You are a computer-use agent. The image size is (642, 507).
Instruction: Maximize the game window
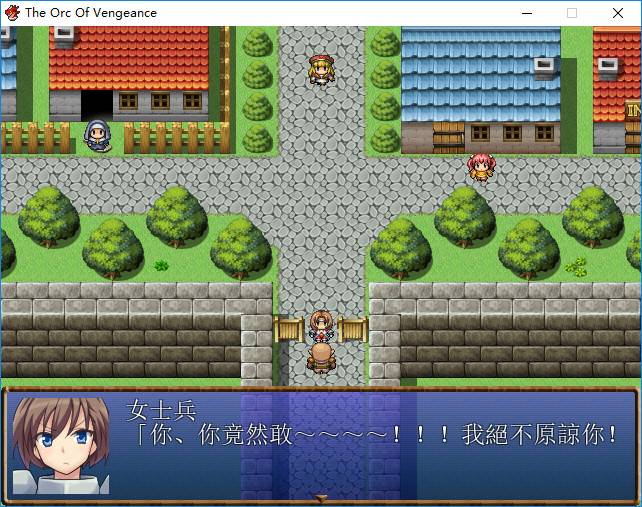point(572,13)
